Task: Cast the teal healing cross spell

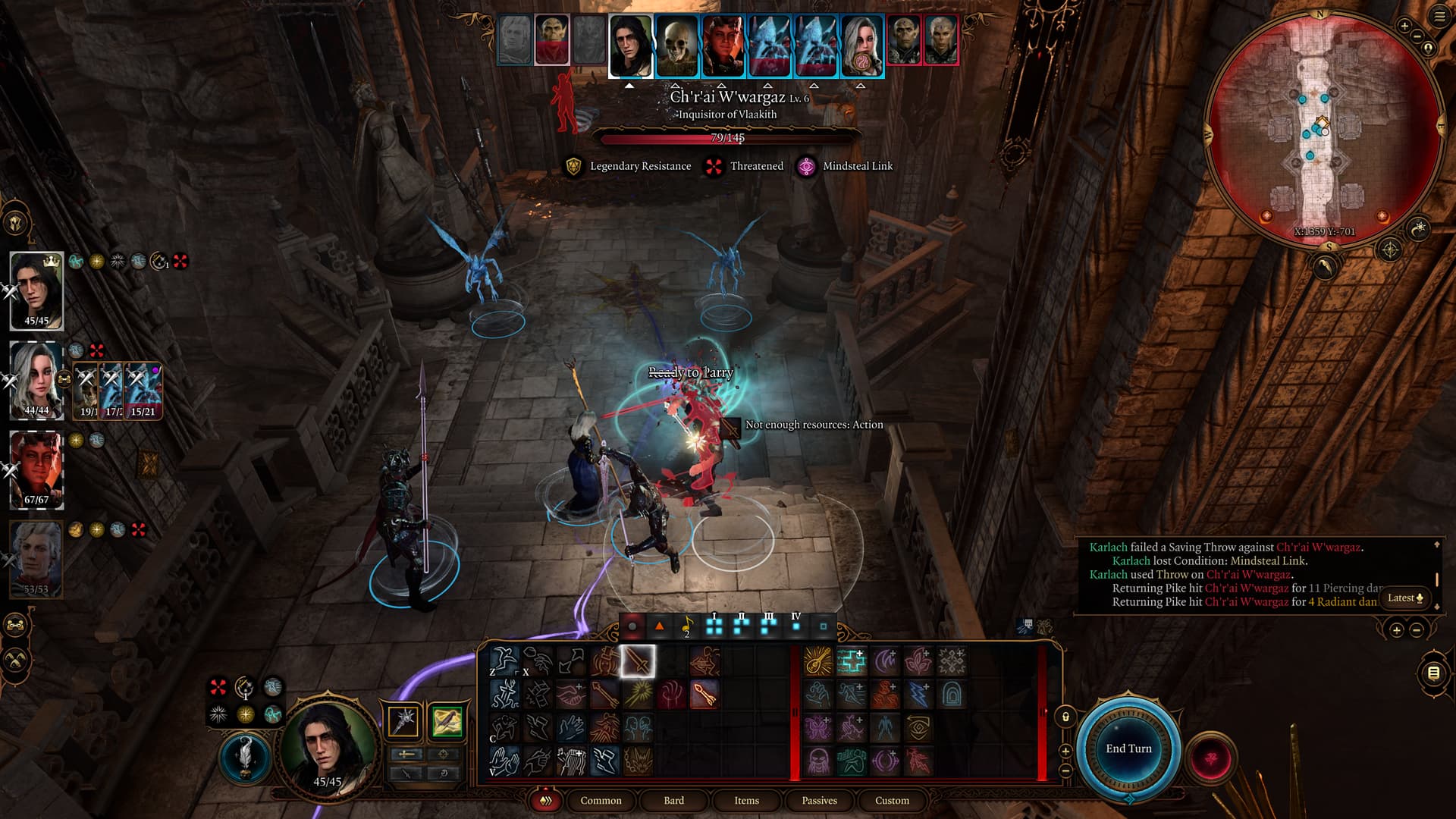Action: click(x=851, y=661)
